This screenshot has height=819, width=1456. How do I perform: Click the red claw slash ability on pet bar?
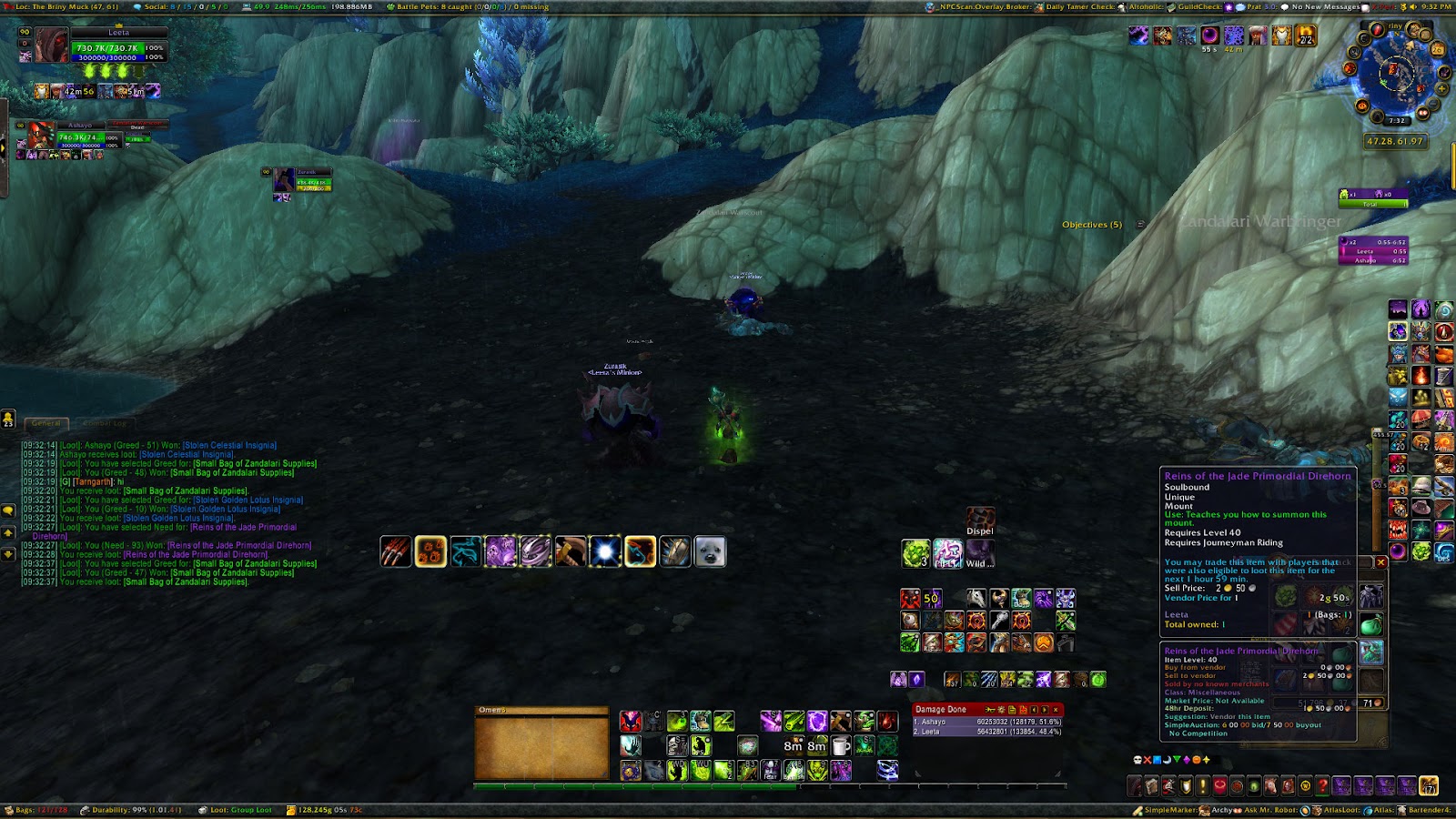click(x=396, y=551)
